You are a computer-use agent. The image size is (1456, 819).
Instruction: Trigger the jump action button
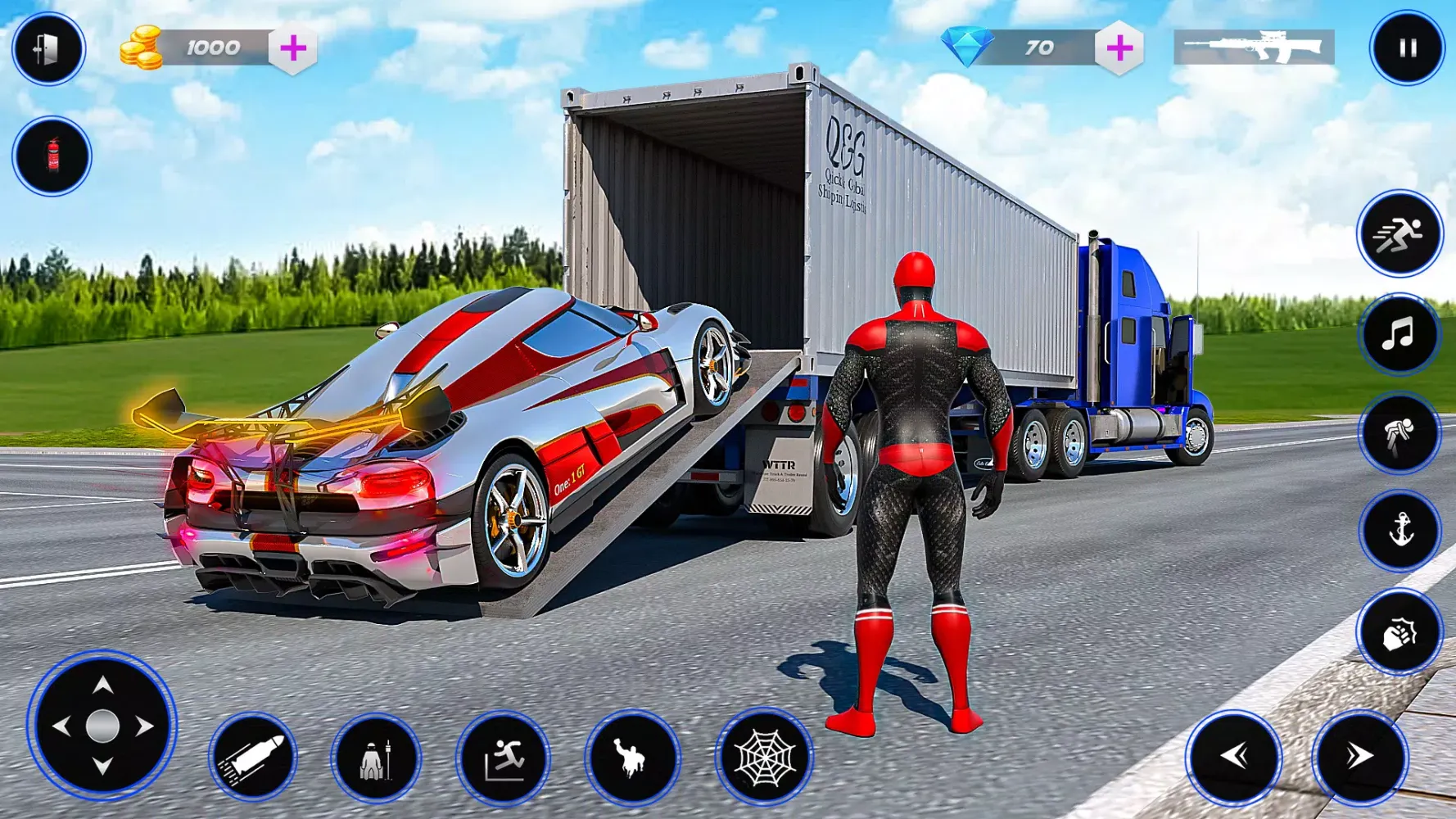point(503,758)
